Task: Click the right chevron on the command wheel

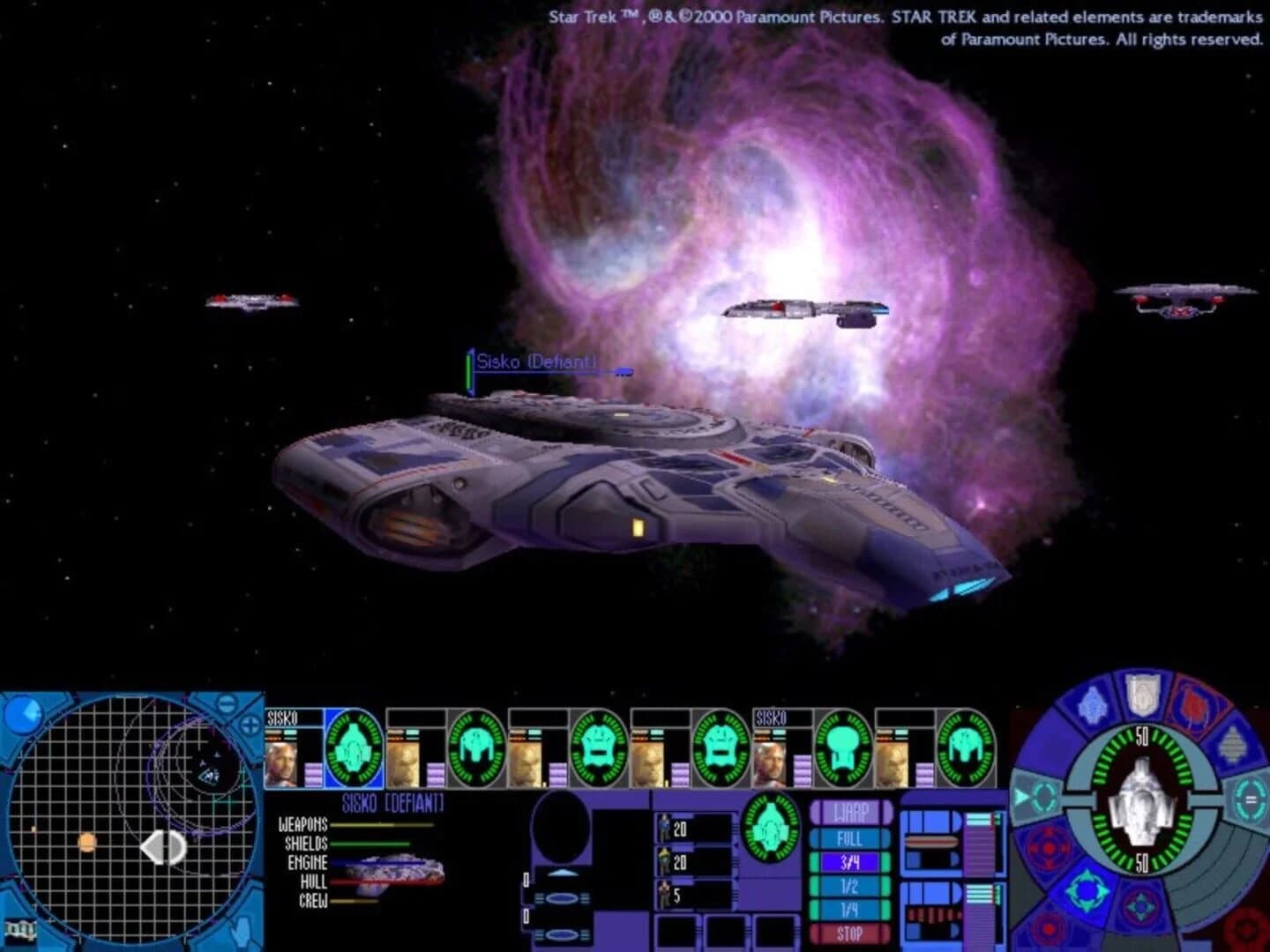Action: click(1249, 800)
